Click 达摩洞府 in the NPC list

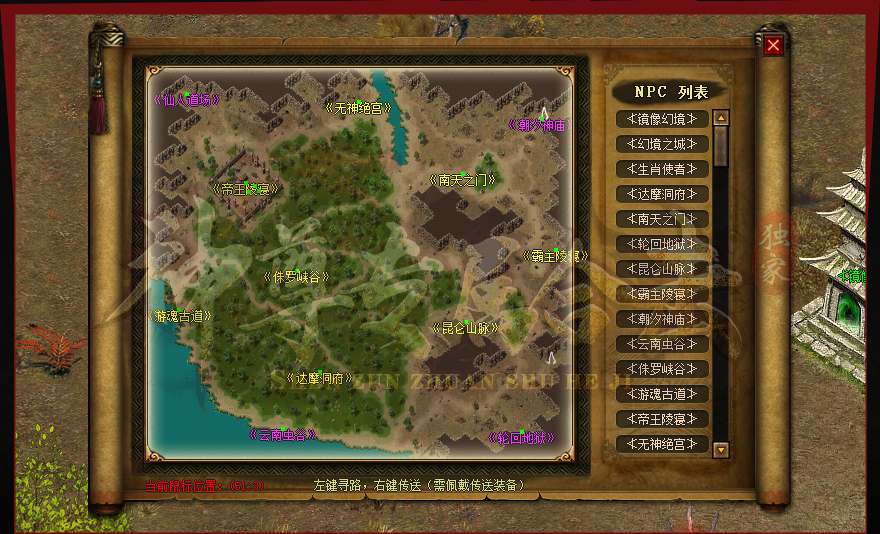pyautogui.click(x=662, y=194)
